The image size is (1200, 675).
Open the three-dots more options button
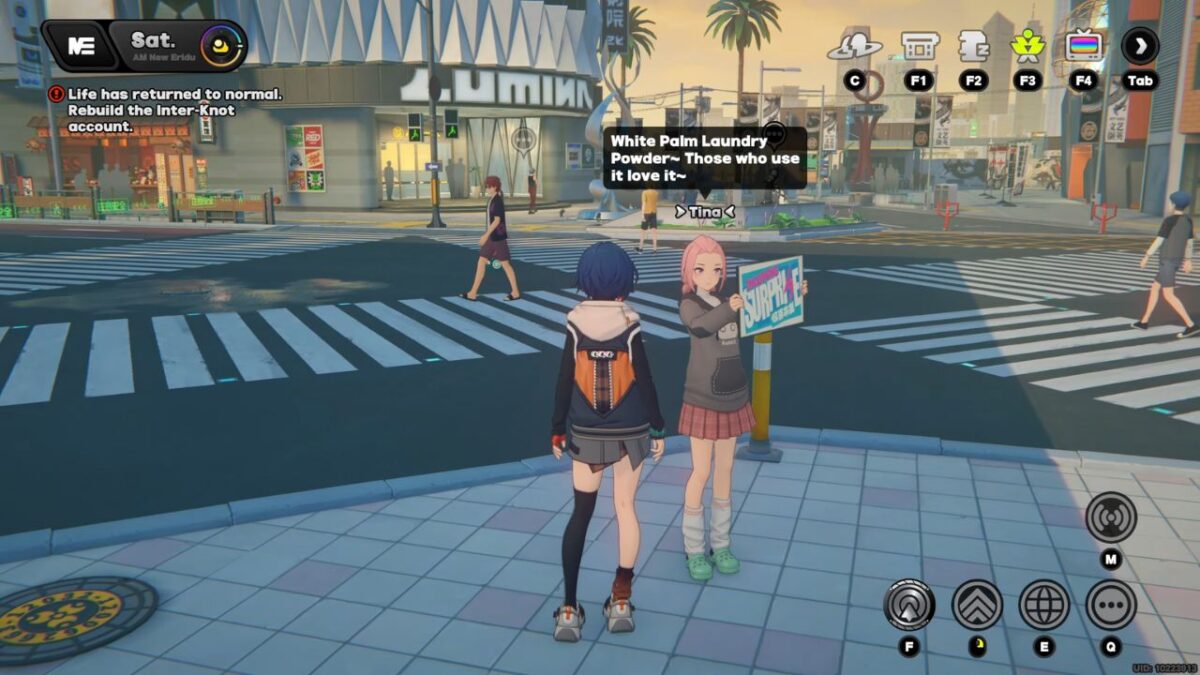pyautogui.click(x=1111, y=605)
